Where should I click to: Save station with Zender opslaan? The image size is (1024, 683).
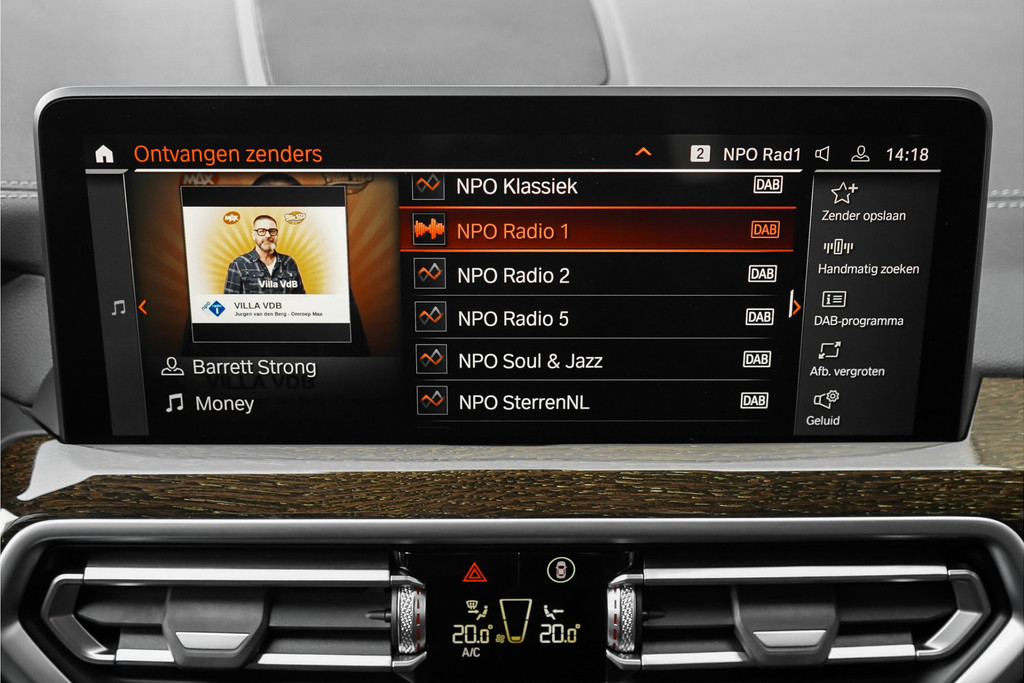pos(863,201)
